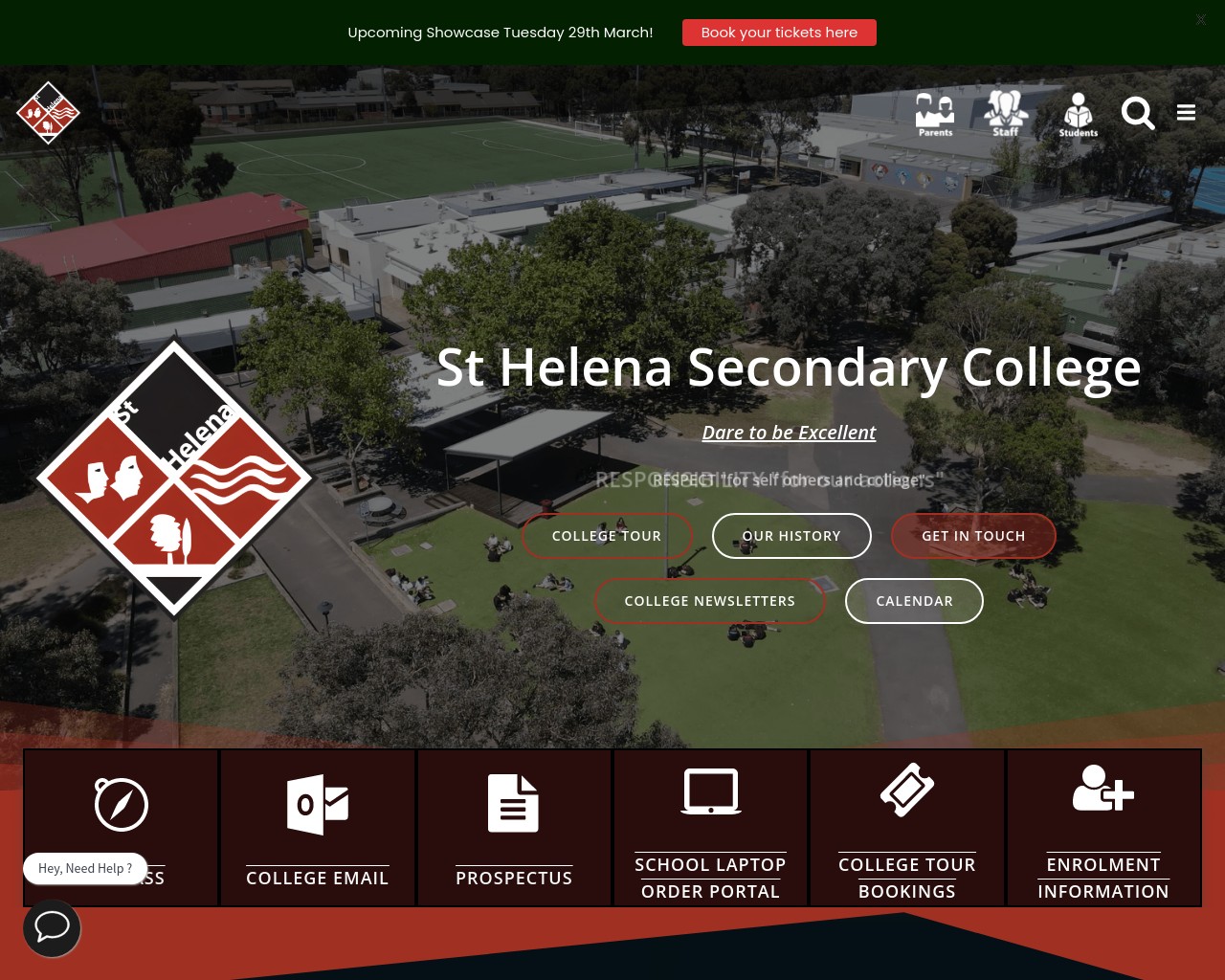Click GET IN TOUCH
Viewport: 1225px width, 980px height.
coord(973,535)
